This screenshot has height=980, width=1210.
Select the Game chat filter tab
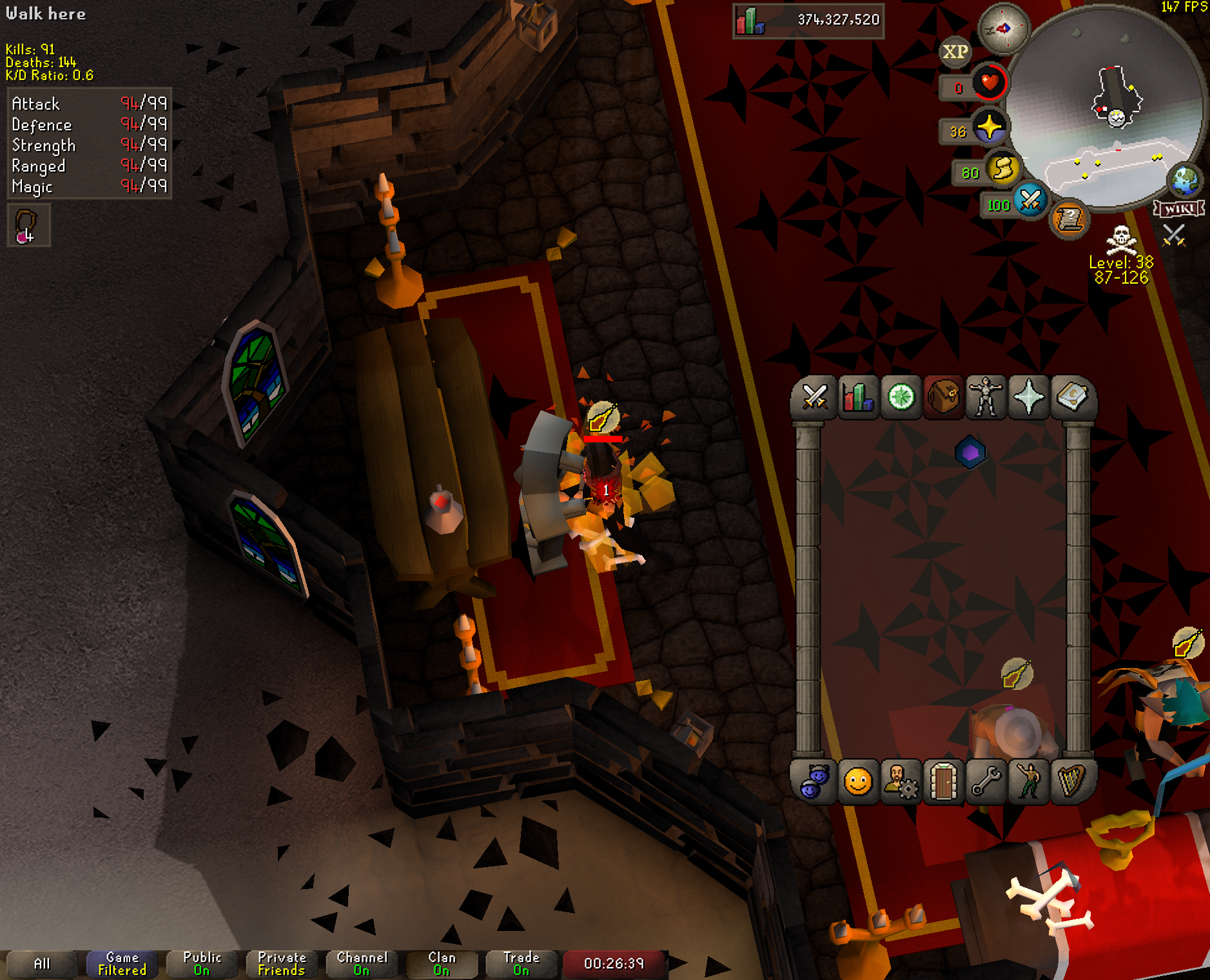click(x=122, y=964)
